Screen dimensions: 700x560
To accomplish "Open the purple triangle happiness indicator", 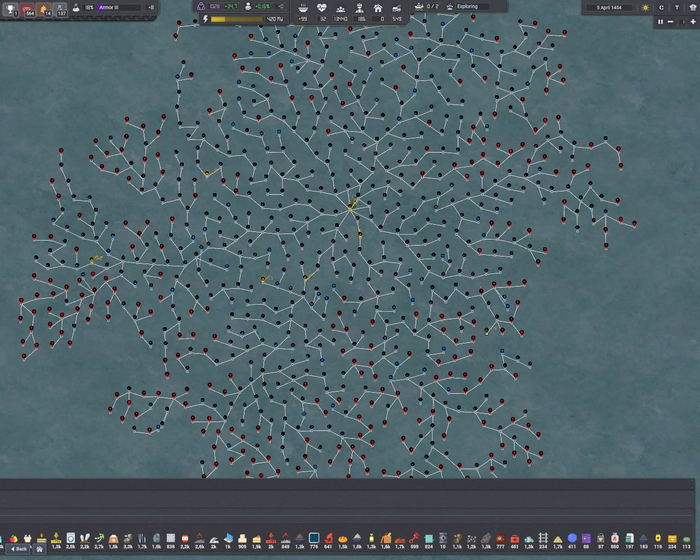I will pyautogui.click(x=201, y=7).
